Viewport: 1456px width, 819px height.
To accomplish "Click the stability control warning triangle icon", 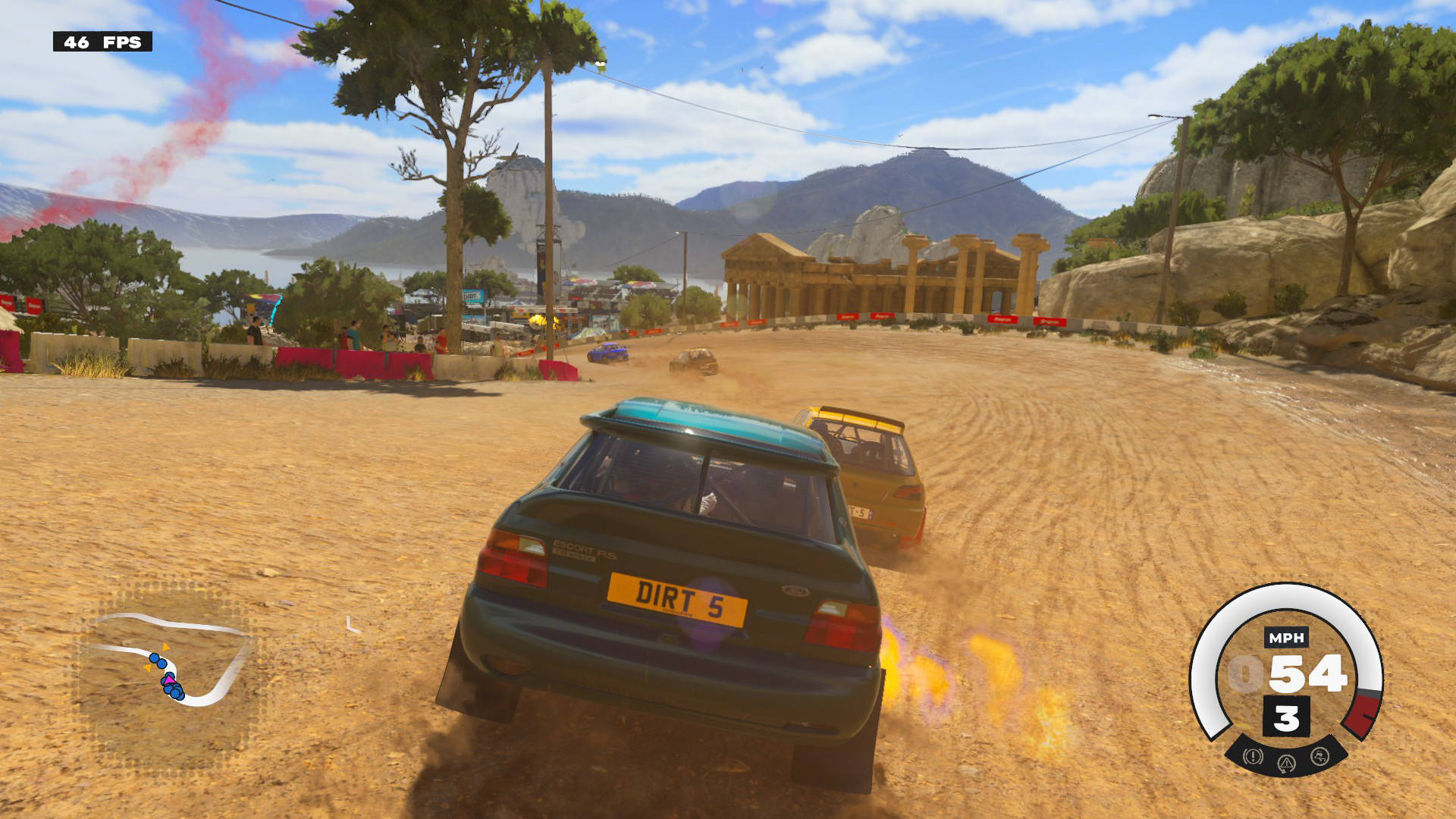I will pos(1285,762).
